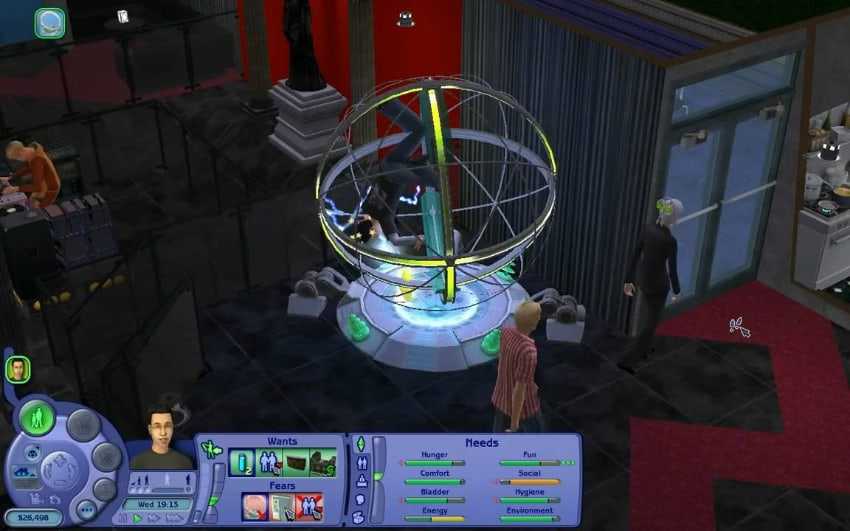Select the fear slot with the red X
The width and height of the screenshot is (850, 531).
309,506
